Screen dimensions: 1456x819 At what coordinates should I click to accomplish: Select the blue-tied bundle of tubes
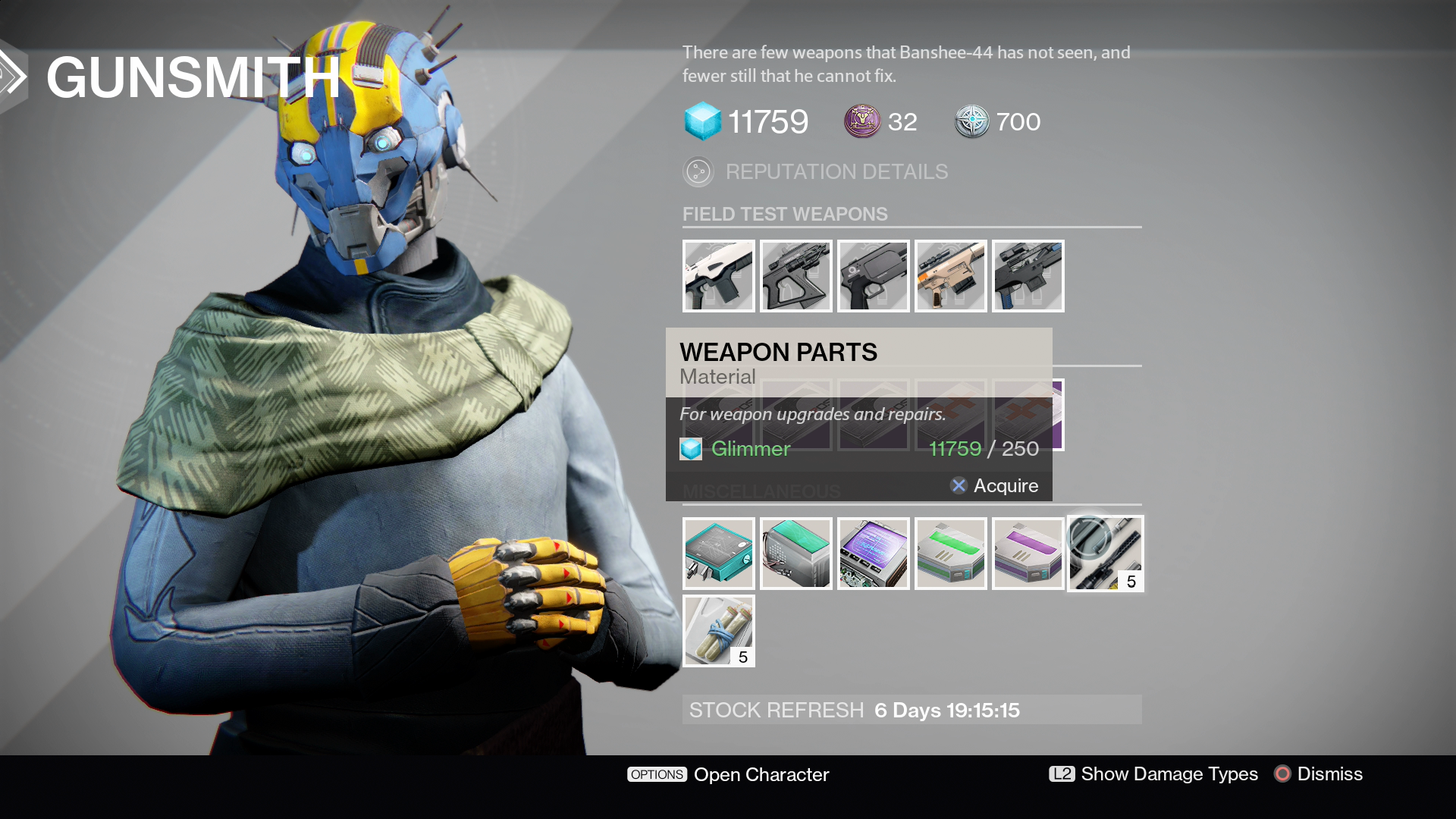(x=718, y=631)
